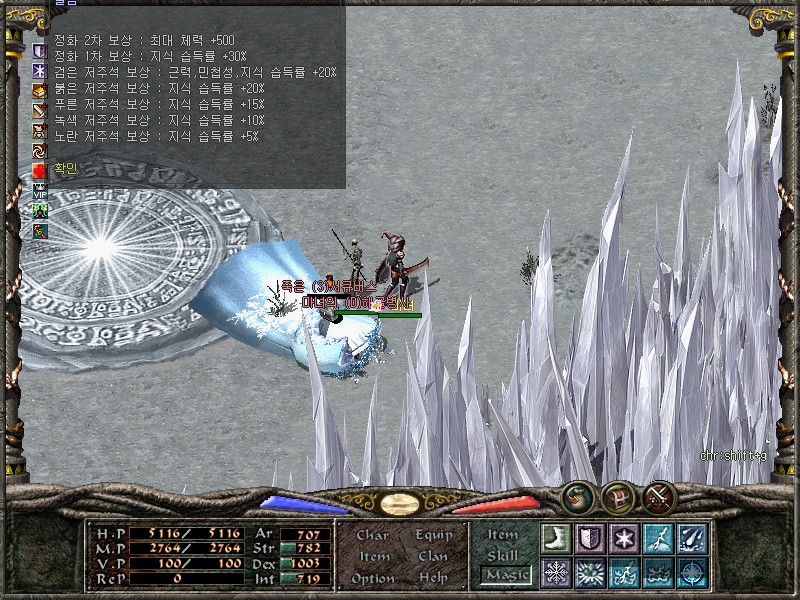Click the VIP status icon
This screenshot has height=600, width=800.
(x=40, y=190)
